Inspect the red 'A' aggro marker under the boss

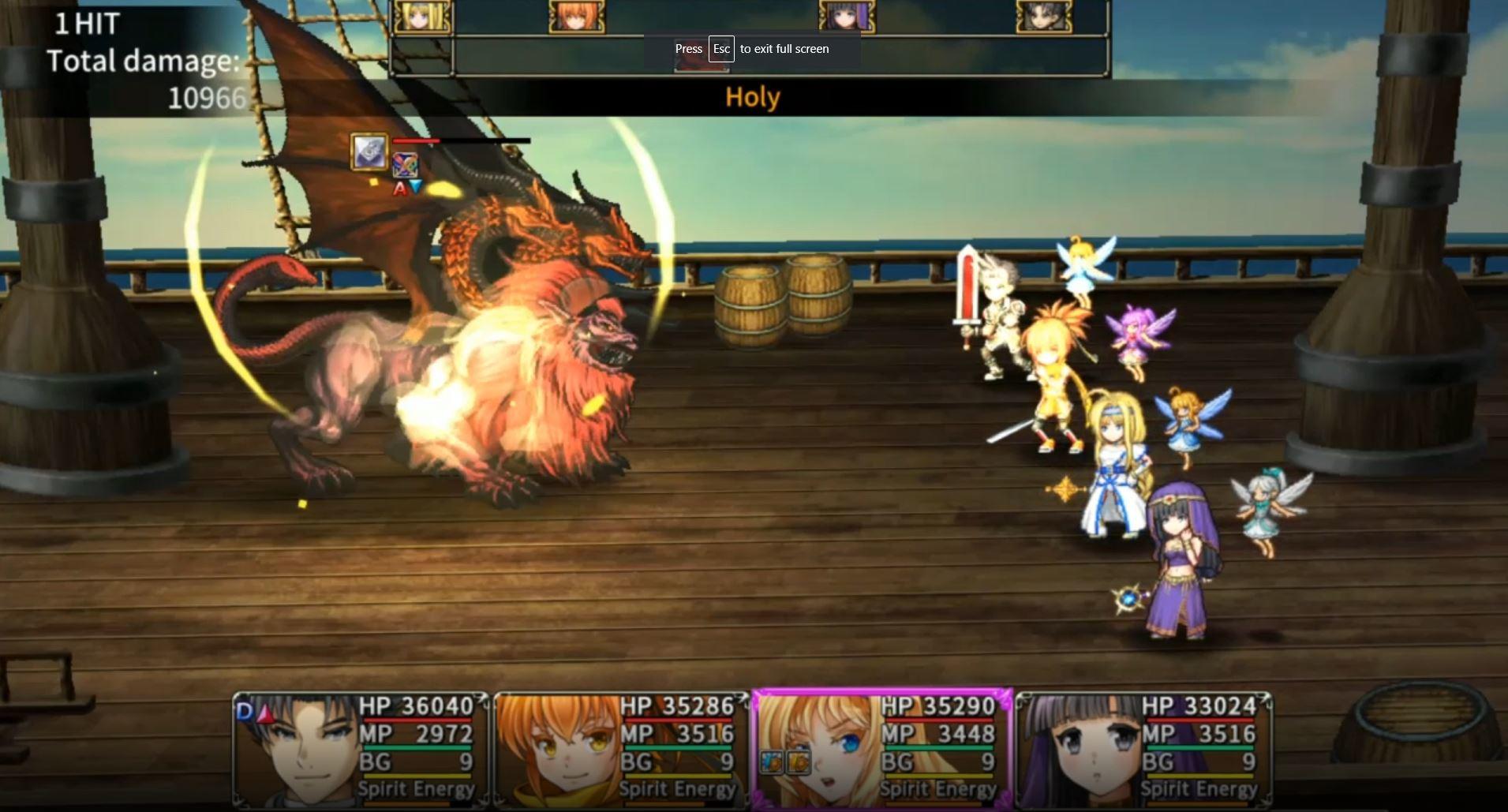[x=399, y=186]
